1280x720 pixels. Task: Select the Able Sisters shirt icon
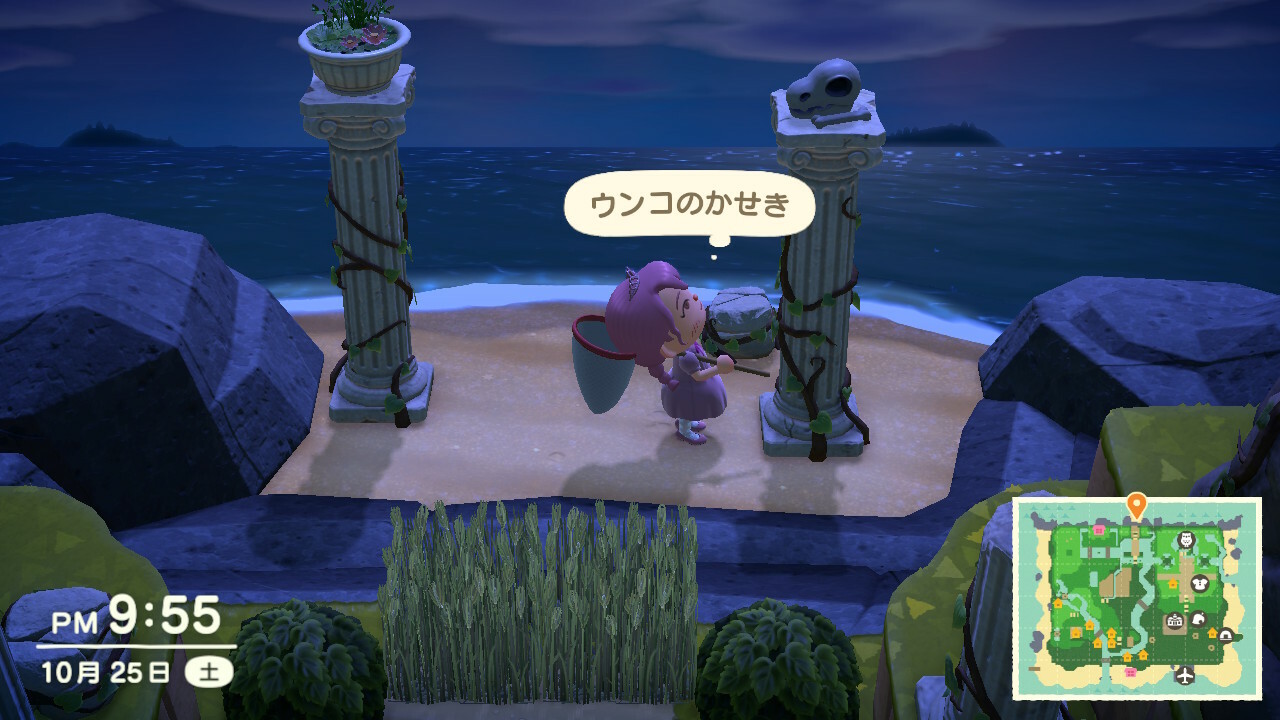(x=1200, y=583)
